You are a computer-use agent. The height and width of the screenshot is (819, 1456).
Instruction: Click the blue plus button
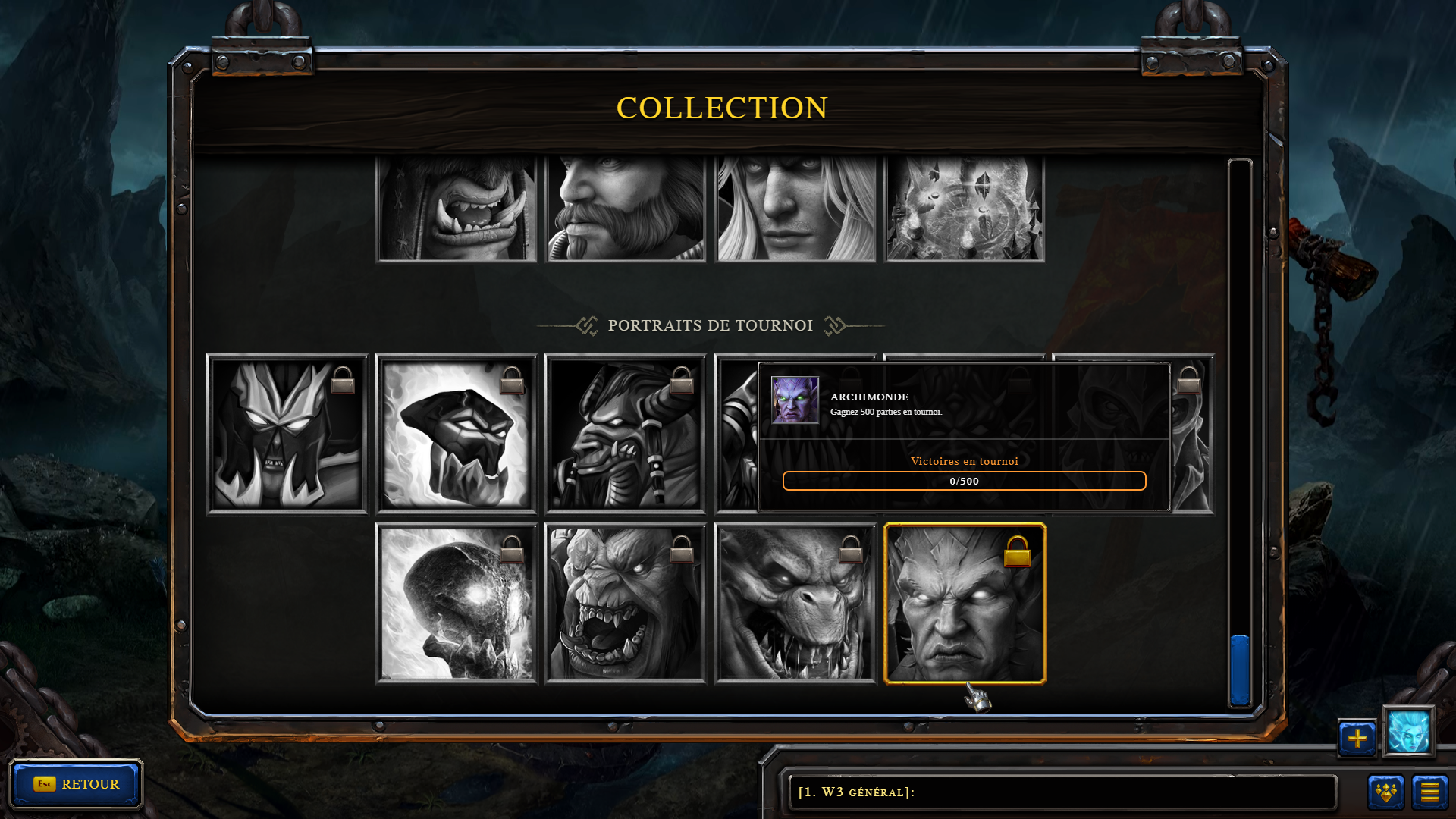[x=1357, y=738]
